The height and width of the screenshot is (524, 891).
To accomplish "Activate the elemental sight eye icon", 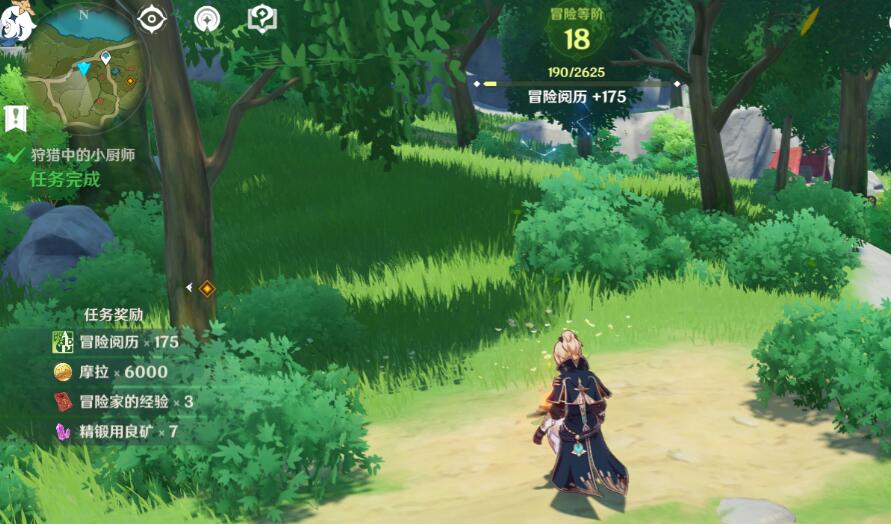I will point(152,19).
